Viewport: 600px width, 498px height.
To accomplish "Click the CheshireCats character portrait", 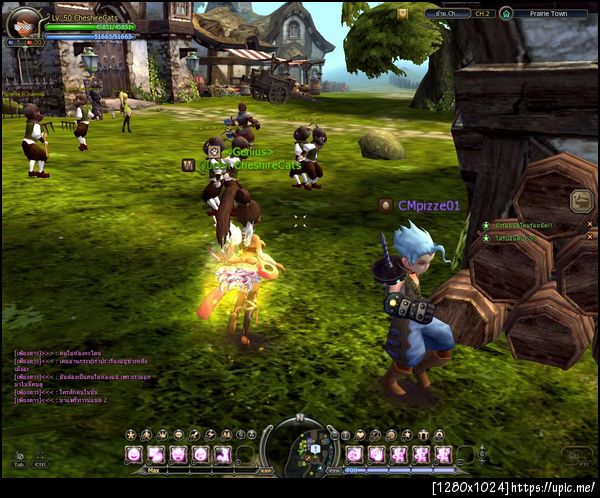I will 23,22.
